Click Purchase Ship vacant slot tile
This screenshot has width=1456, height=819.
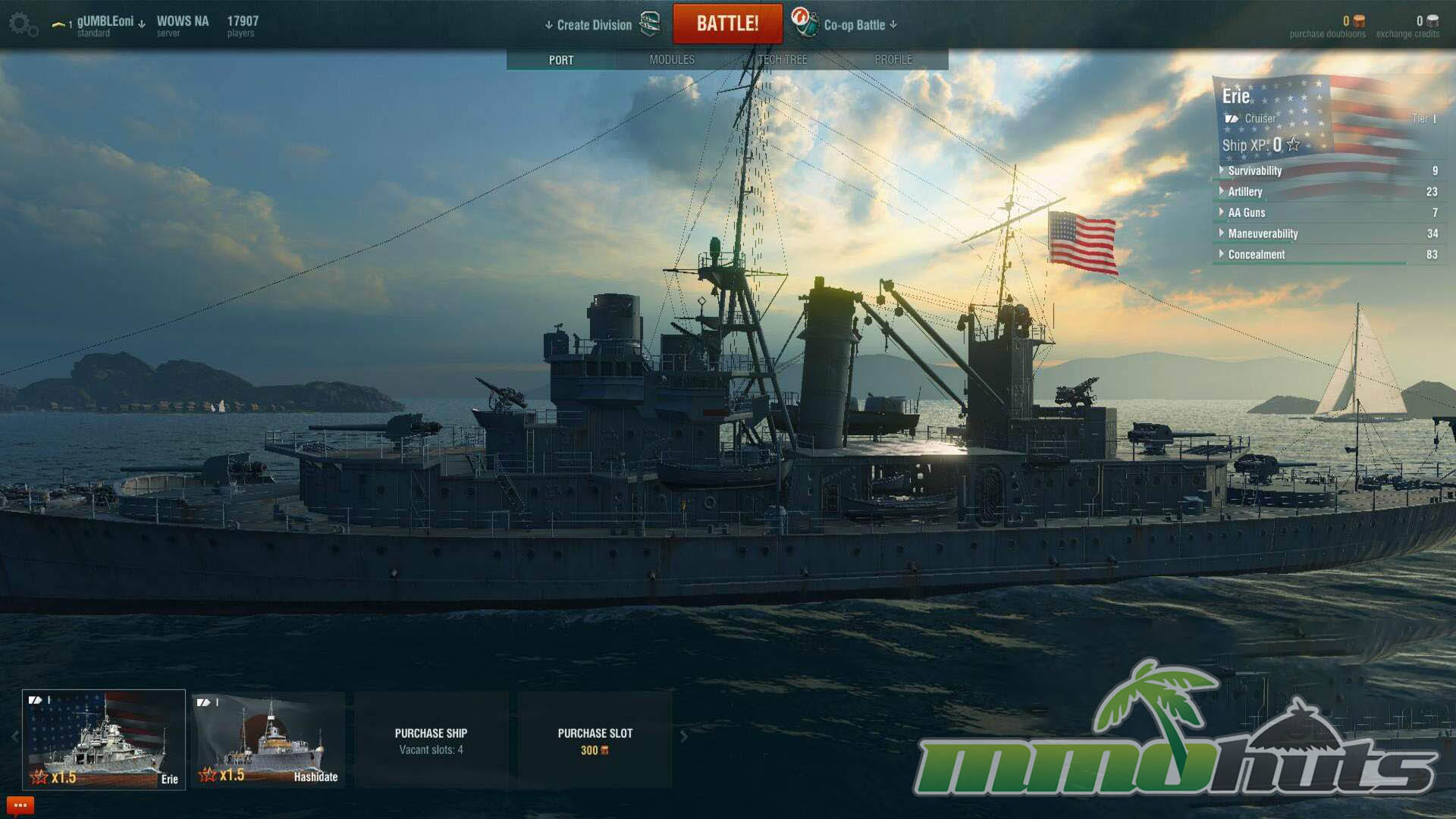(x=431, y=741)
